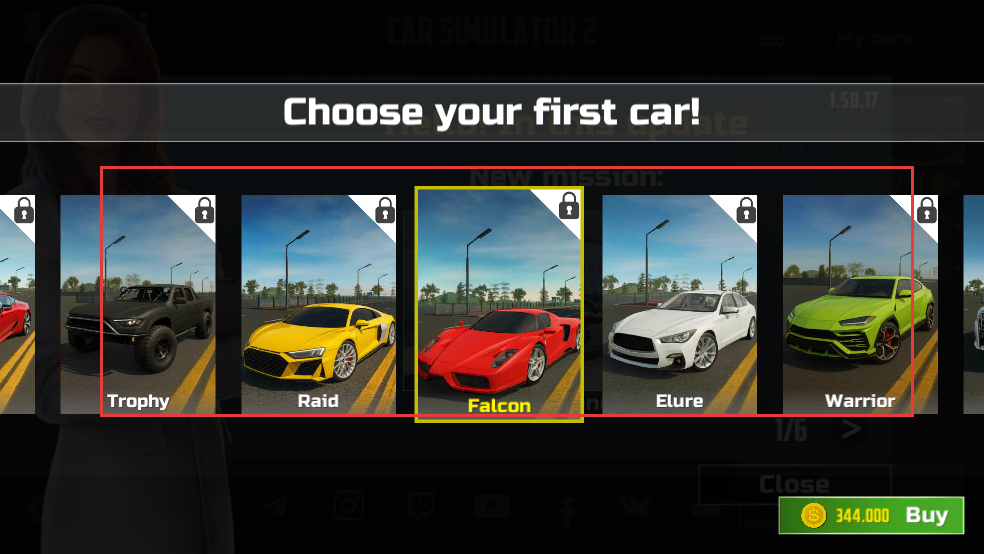
Task: Select the white Elure sedan
Action: [679, 305]
